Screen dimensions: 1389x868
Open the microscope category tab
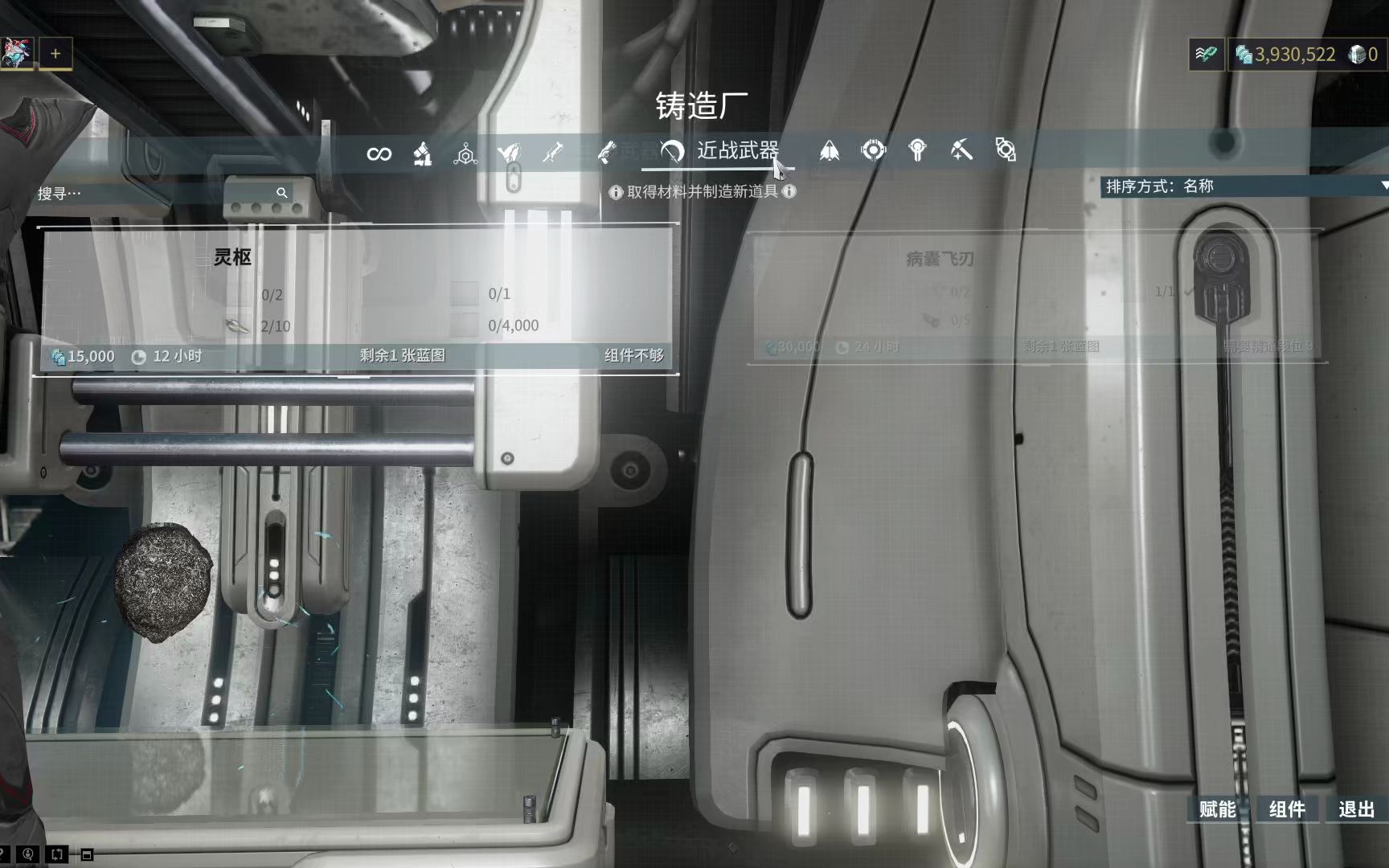[x=422, y=153]
